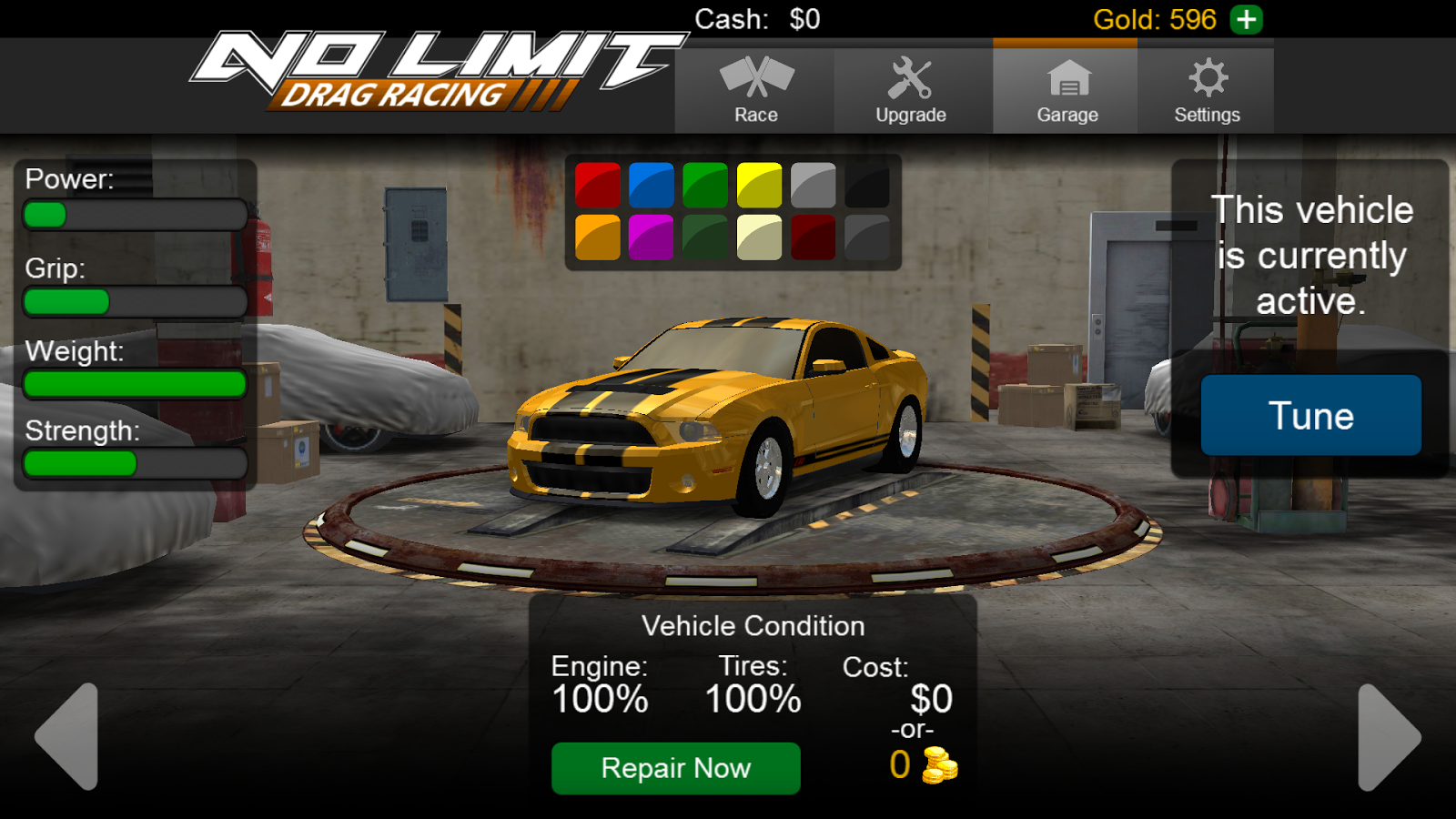Click Repair Now
Viewport: 1456px width, 819px height.
click(x=674, y=767)
